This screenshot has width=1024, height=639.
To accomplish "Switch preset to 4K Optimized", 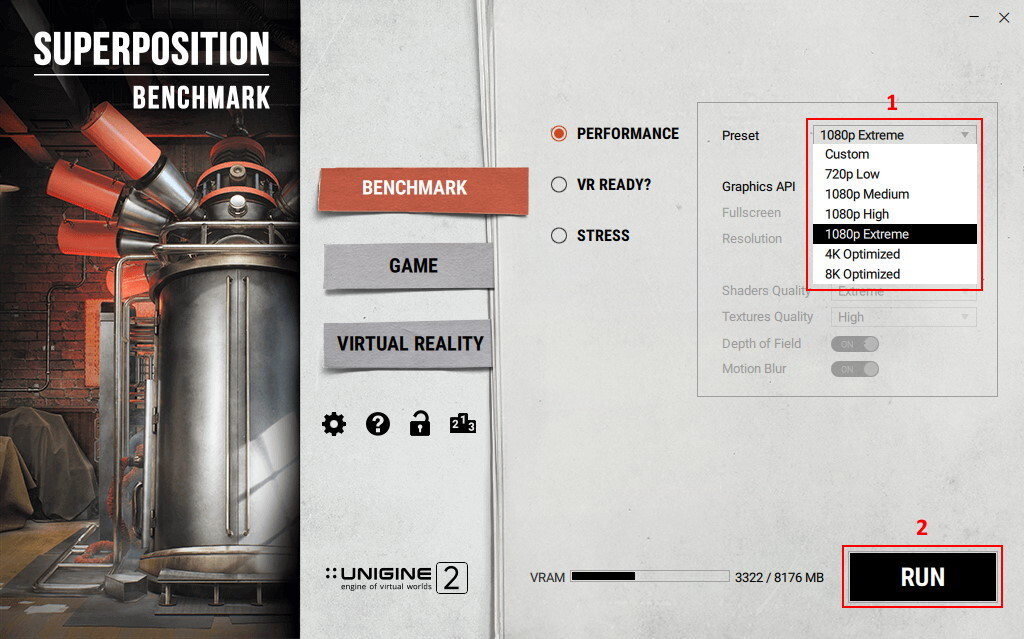I will 862,254.
